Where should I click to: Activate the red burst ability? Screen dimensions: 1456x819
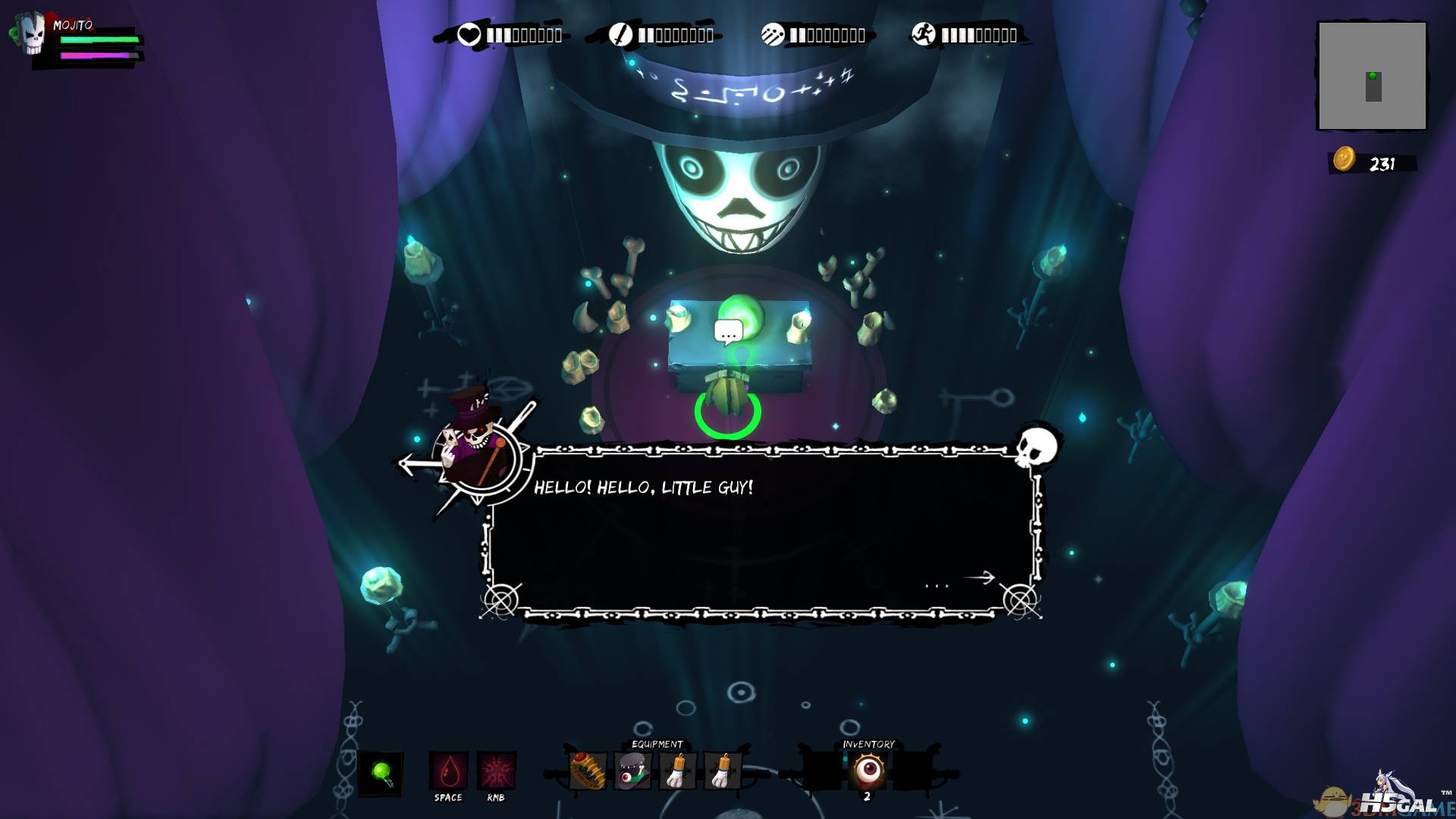[496, 772]
